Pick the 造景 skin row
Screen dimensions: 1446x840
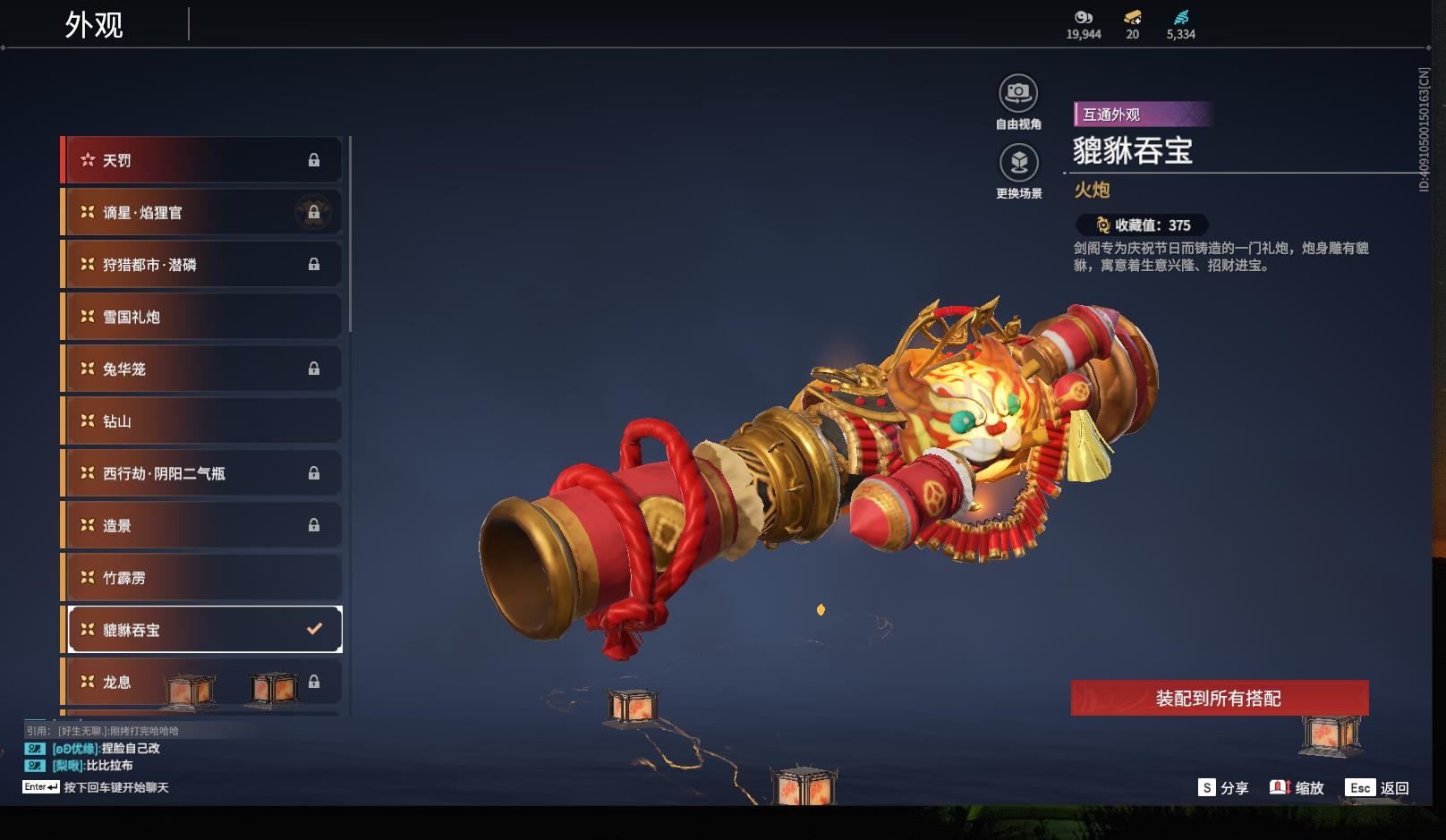(204, 525)
